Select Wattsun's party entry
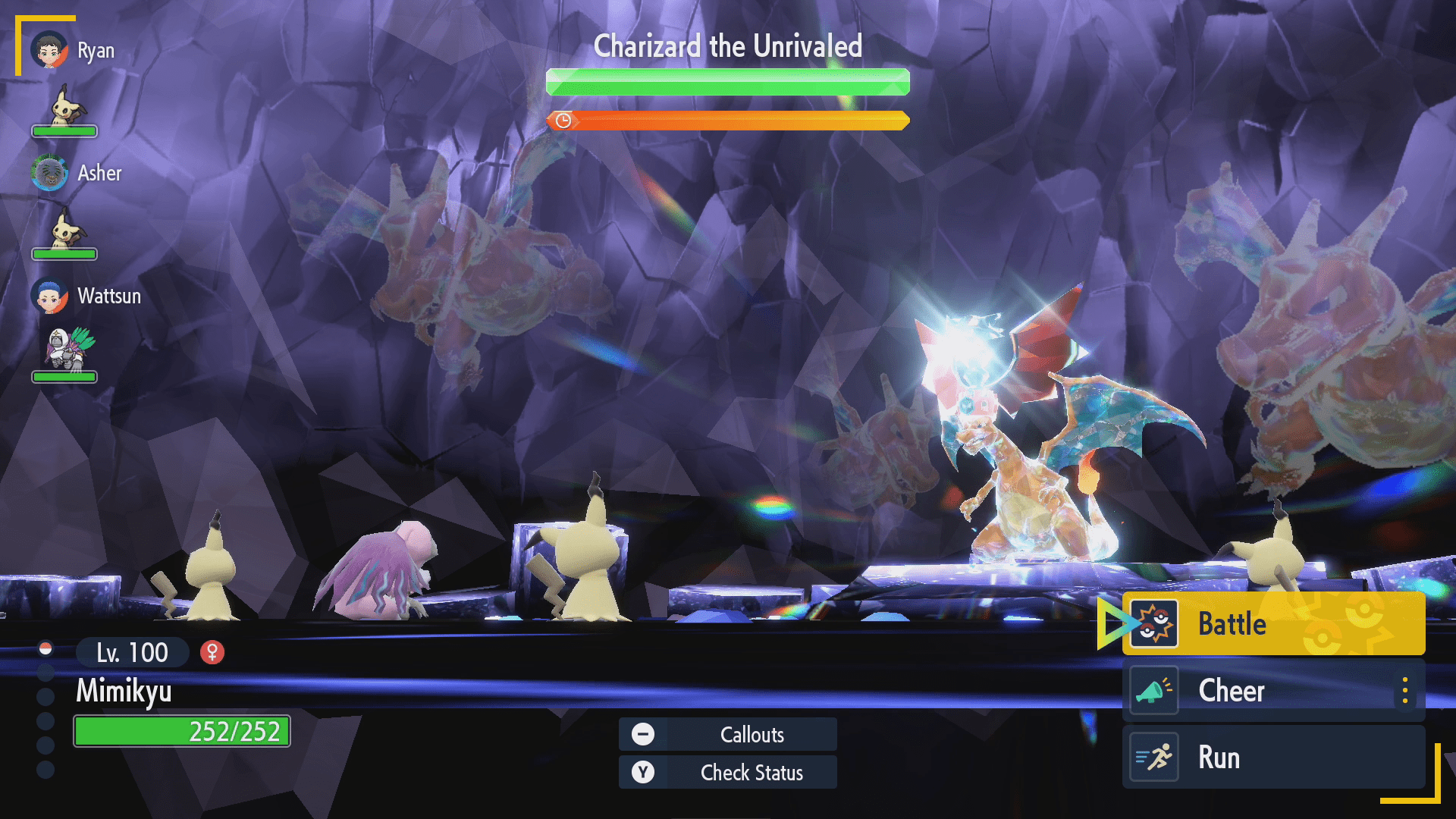Viewport: 1456px width, 819px height. (x=86, y=296)
